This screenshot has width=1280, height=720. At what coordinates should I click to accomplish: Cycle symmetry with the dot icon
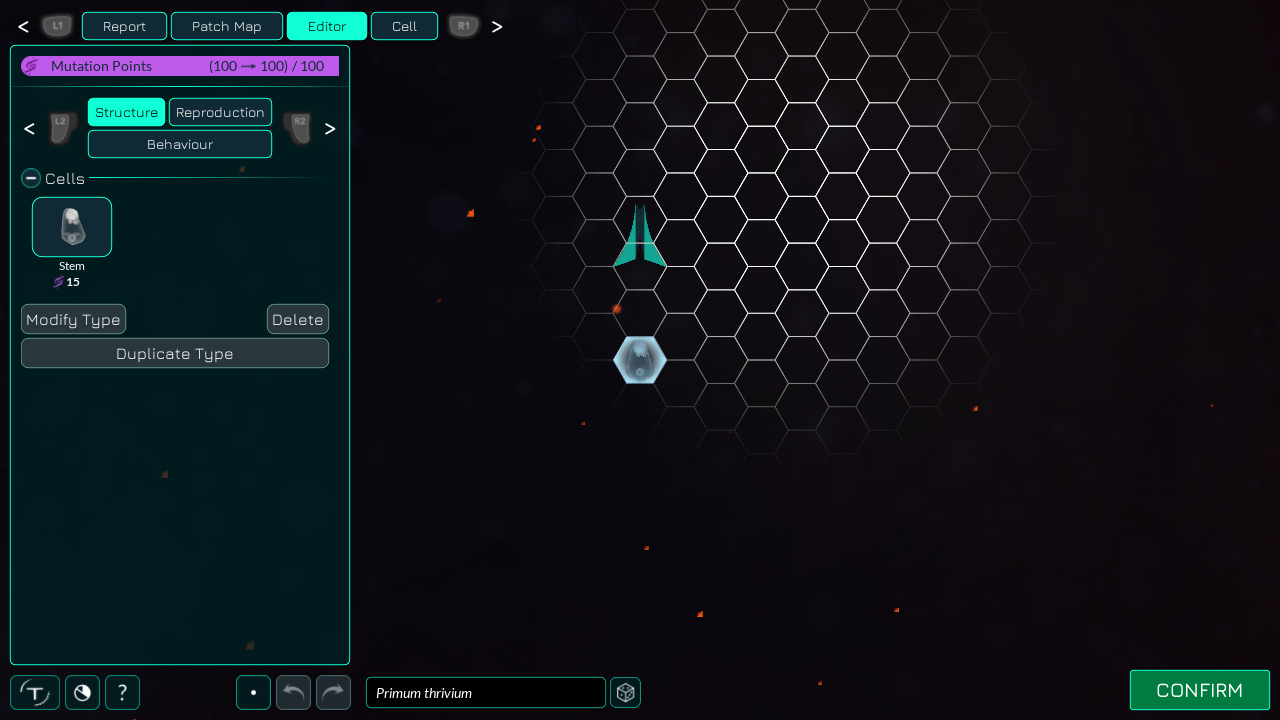(253, 692)
